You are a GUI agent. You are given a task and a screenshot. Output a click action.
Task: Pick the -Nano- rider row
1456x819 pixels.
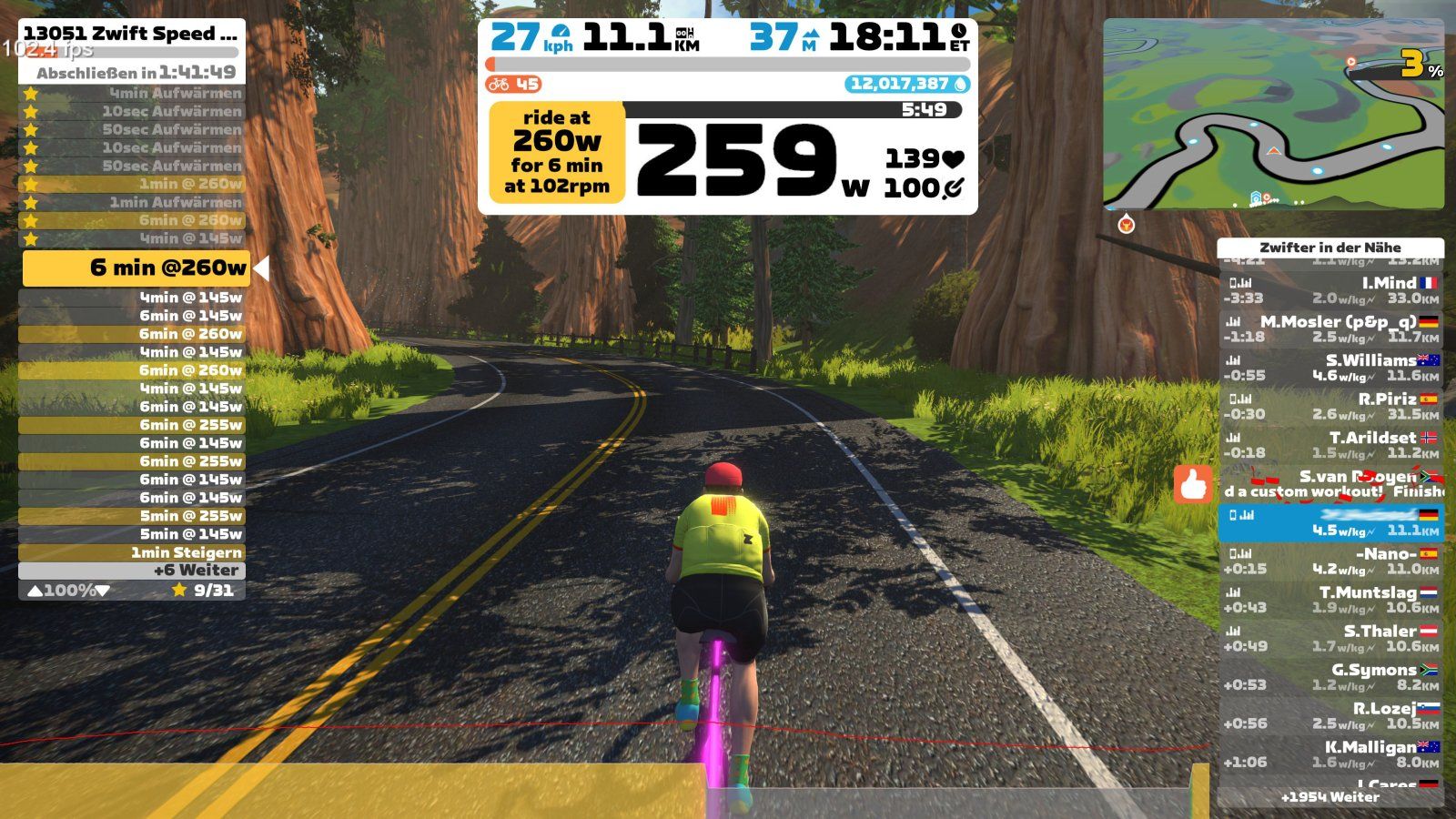(1330, 561)
